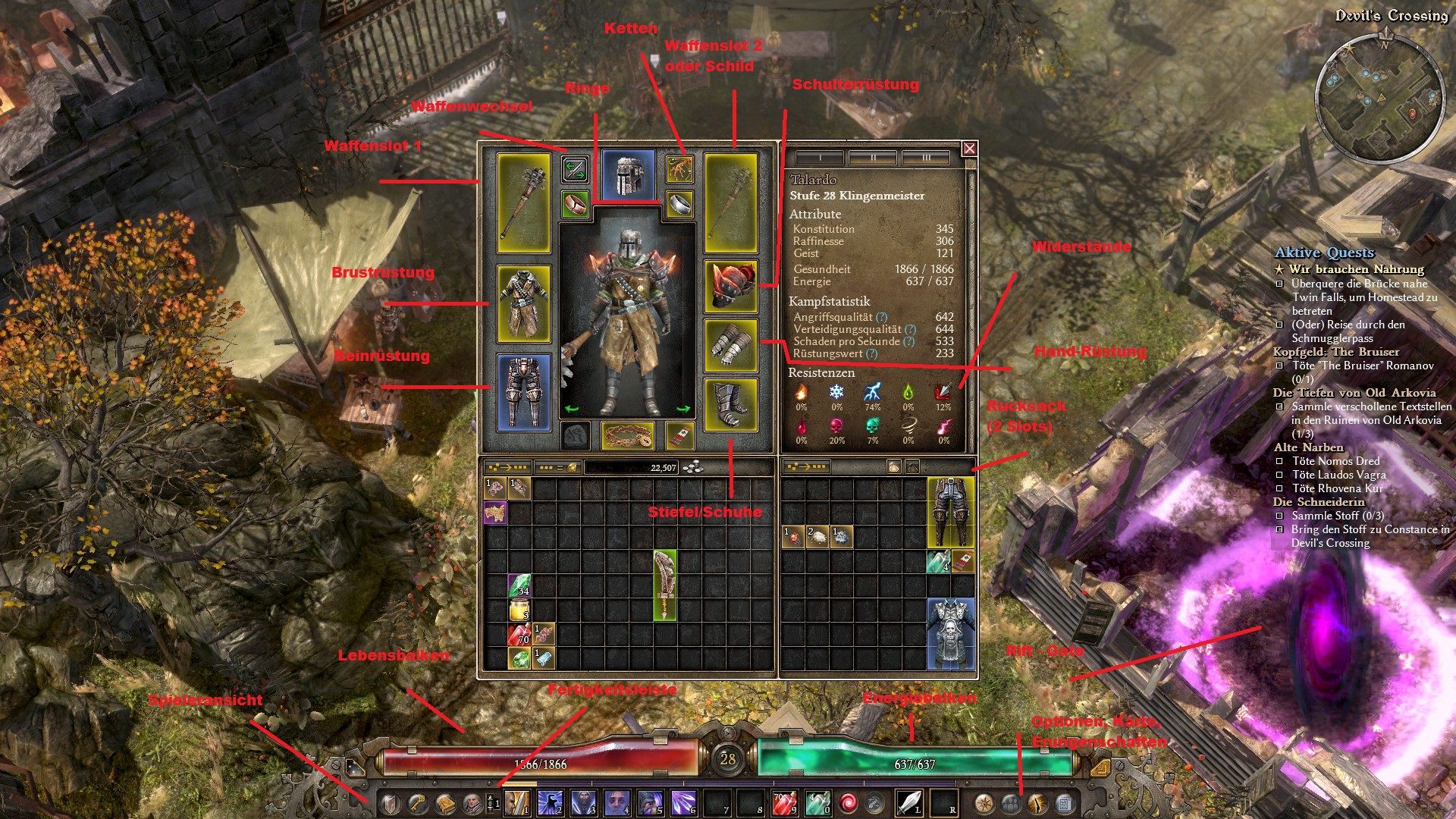This screenshot has height=819, width=1456.
Task: Click the inventory auto-sort button
Action: [x=507, y=467]
